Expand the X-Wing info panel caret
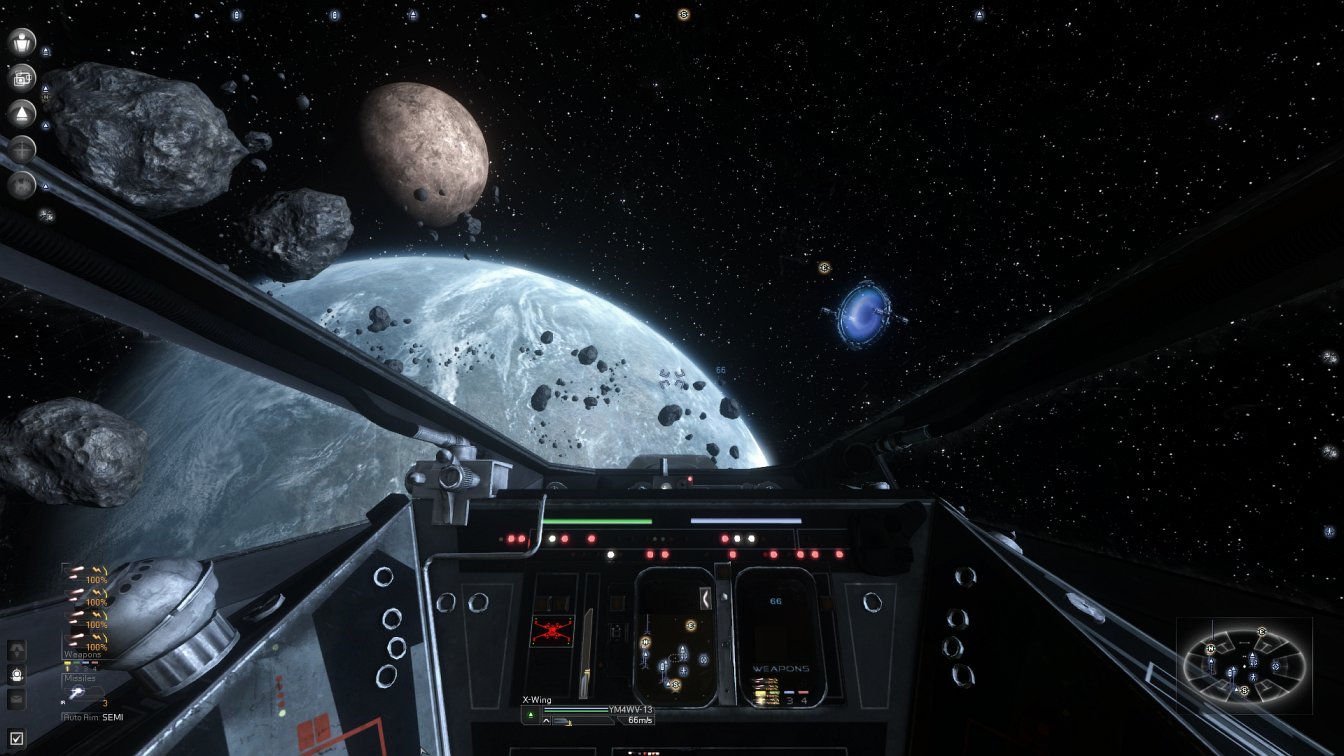Image resolution: width=1344 pixels, height=756 pixels. point(545,720)
